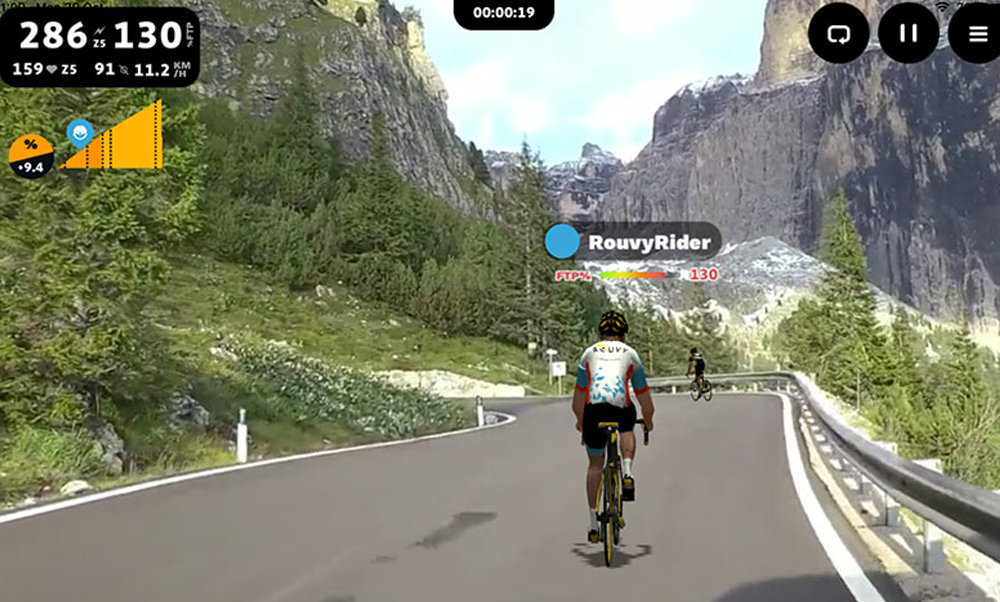1000x602 pixels.
Task: Click the gradient percent badge
Action: pyautogui.click(x=31, y=157)
